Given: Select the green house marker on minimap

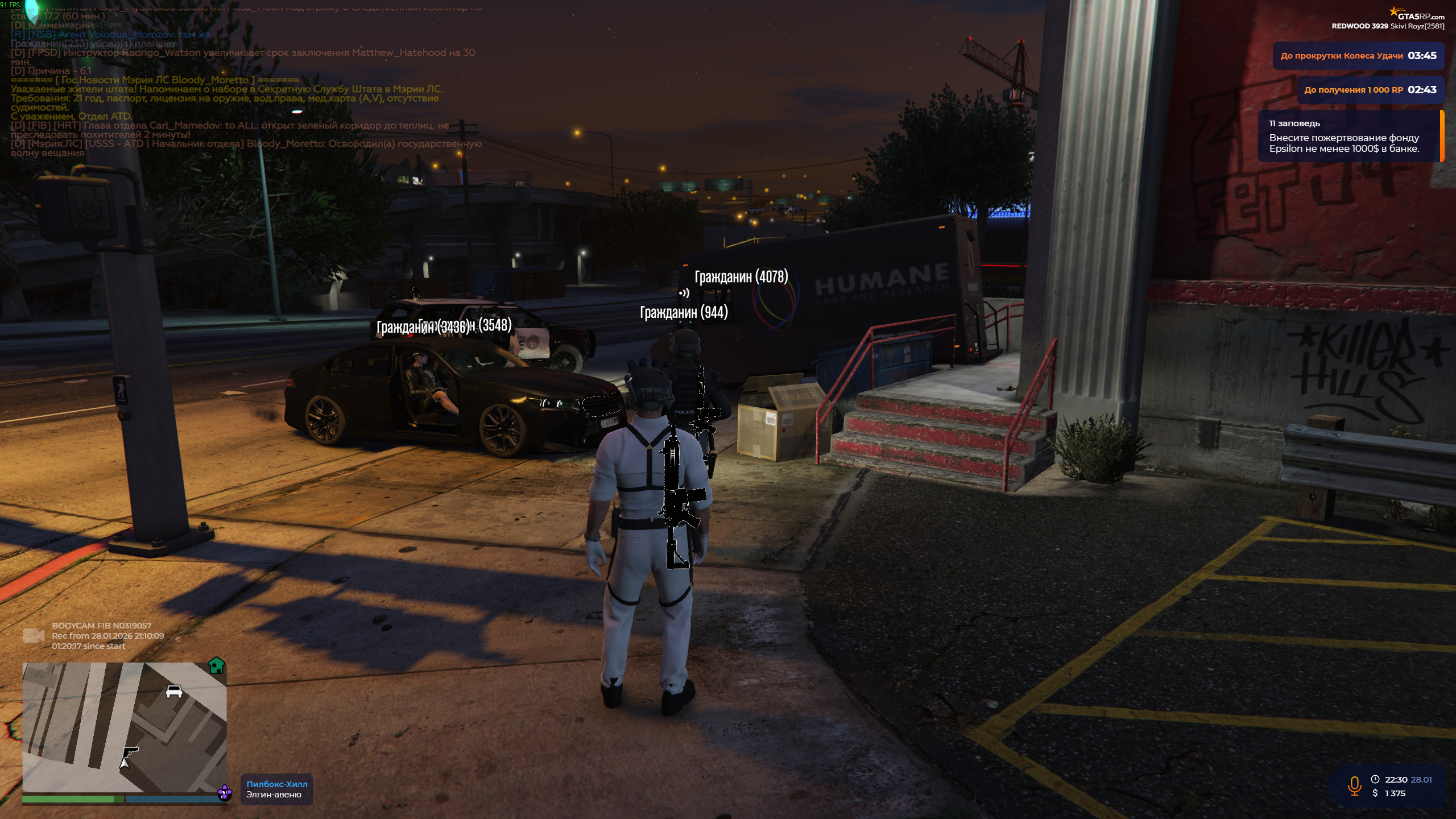Looking at the screenshot, I should pos(217,665).
